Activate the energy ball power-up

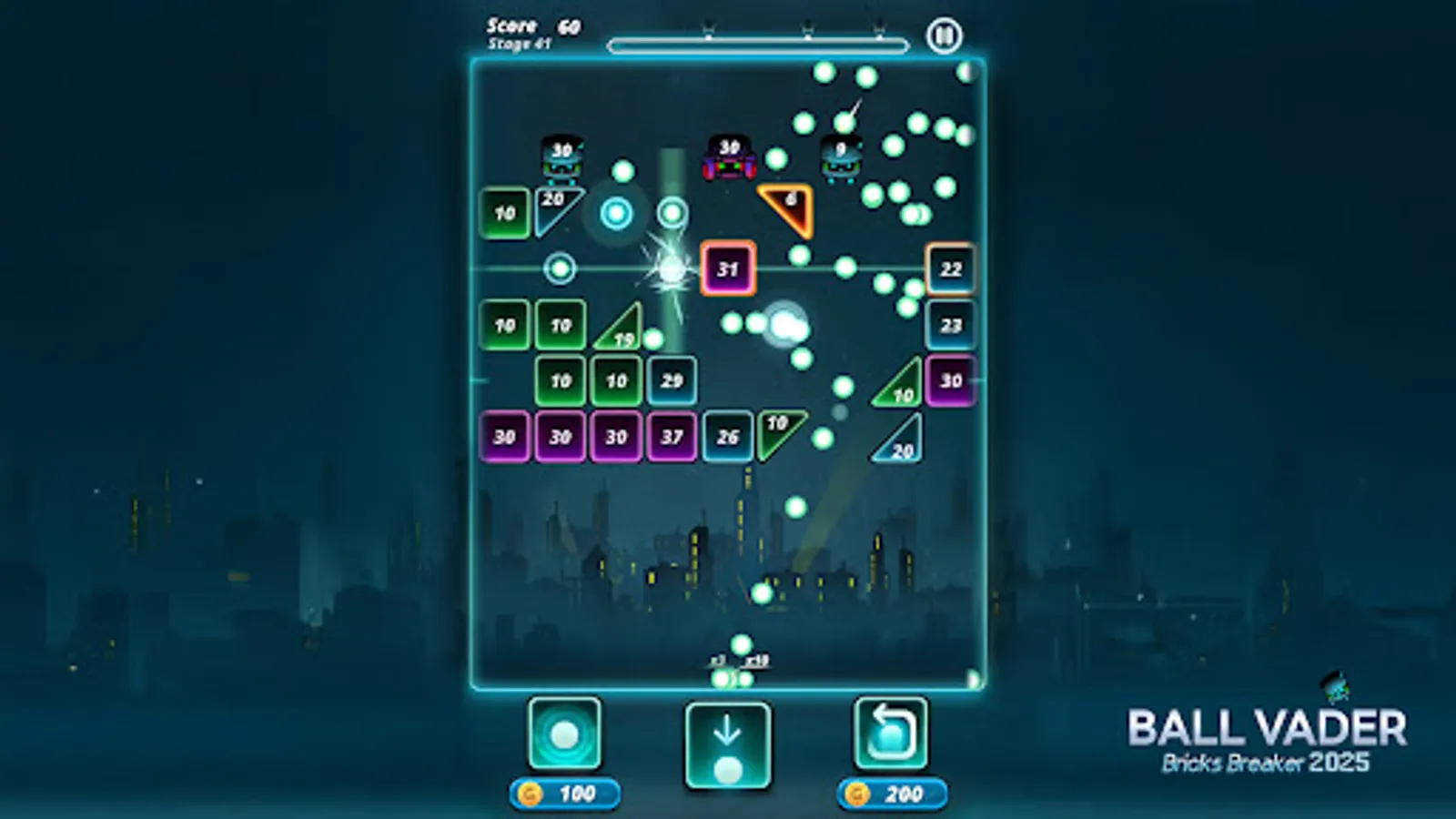click(x=565, y=733)
